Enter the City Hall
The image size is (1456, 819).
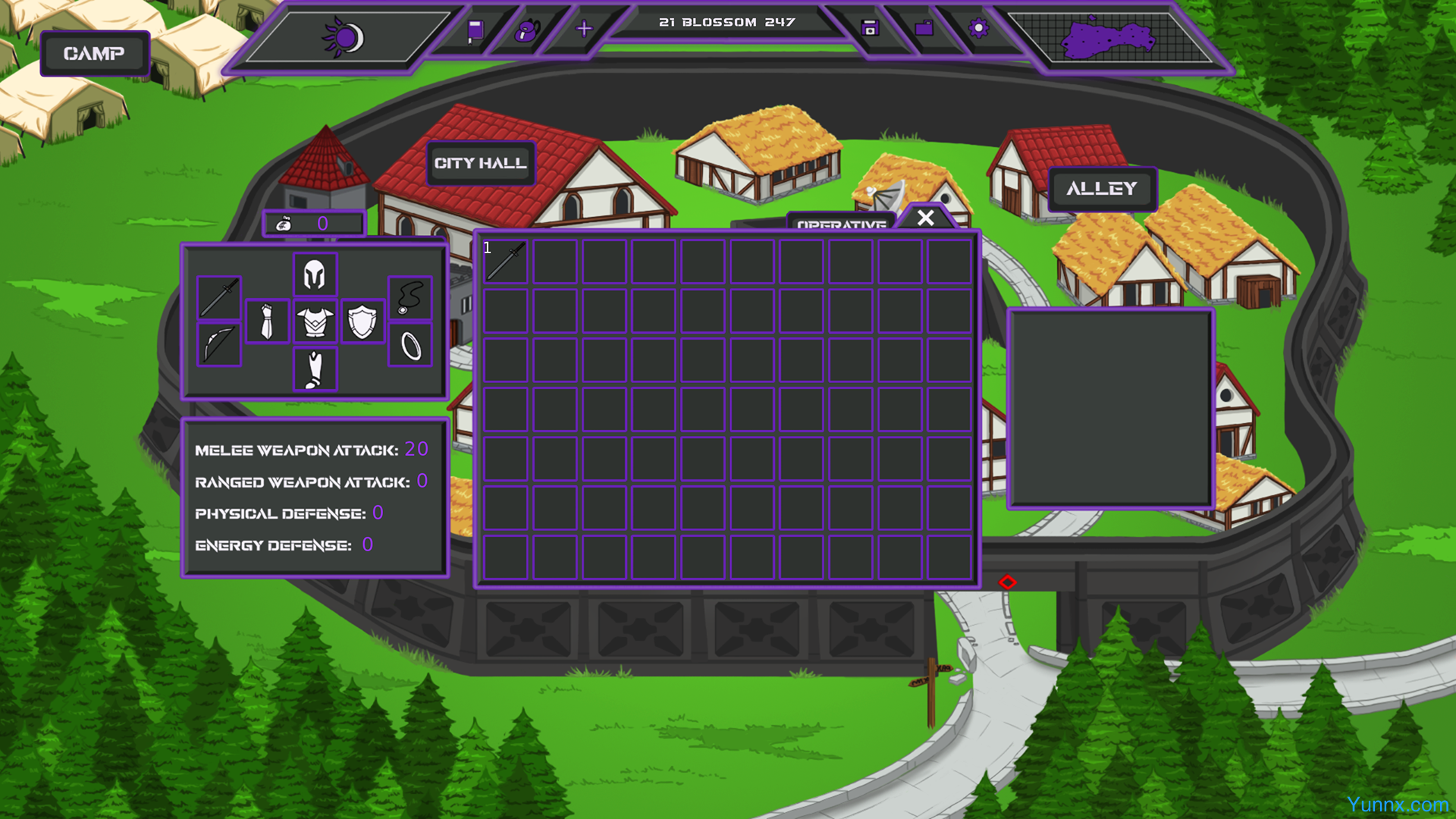(480, 163)
